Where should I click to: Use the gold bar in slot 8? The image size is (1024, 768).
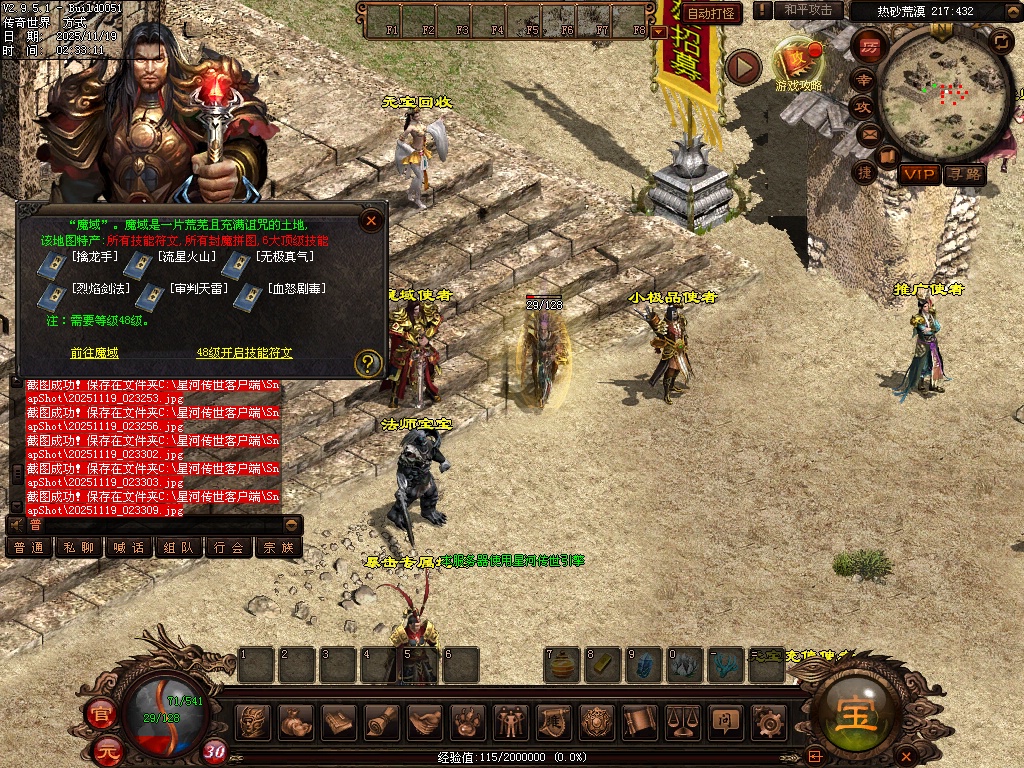[x=601, y=664]
